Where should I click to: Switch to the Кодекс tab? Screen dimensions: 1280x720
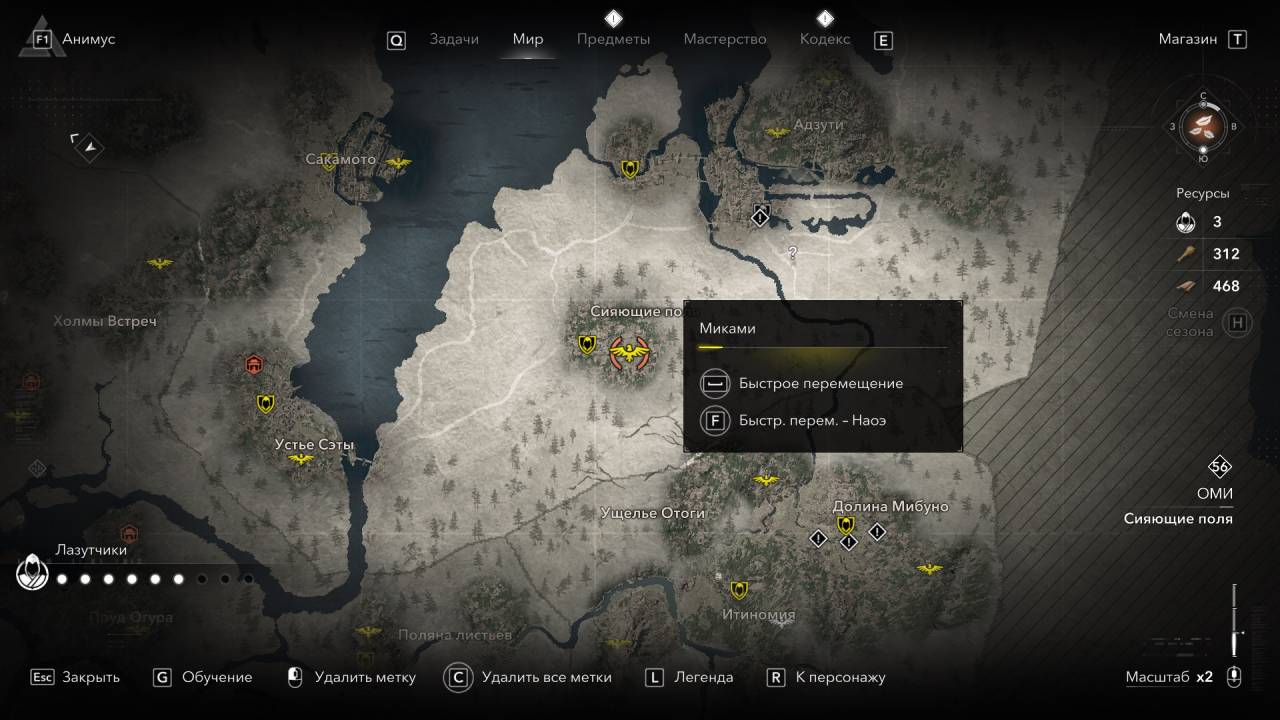pyautogui.click(x=825, y=39)
